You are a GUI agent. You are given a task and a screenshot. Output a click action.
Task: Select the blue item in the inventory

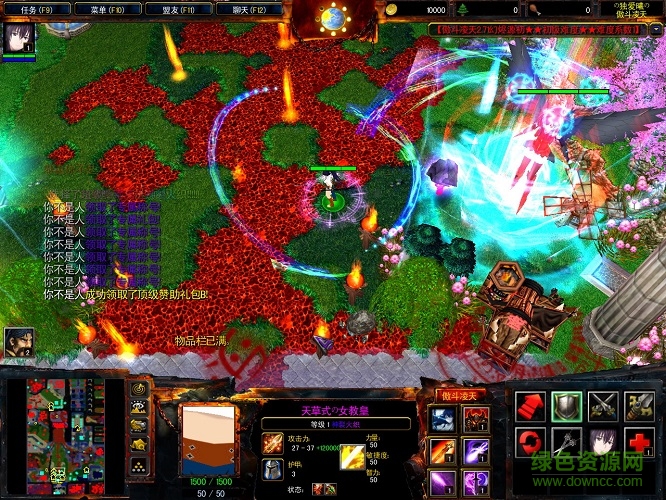441,419
